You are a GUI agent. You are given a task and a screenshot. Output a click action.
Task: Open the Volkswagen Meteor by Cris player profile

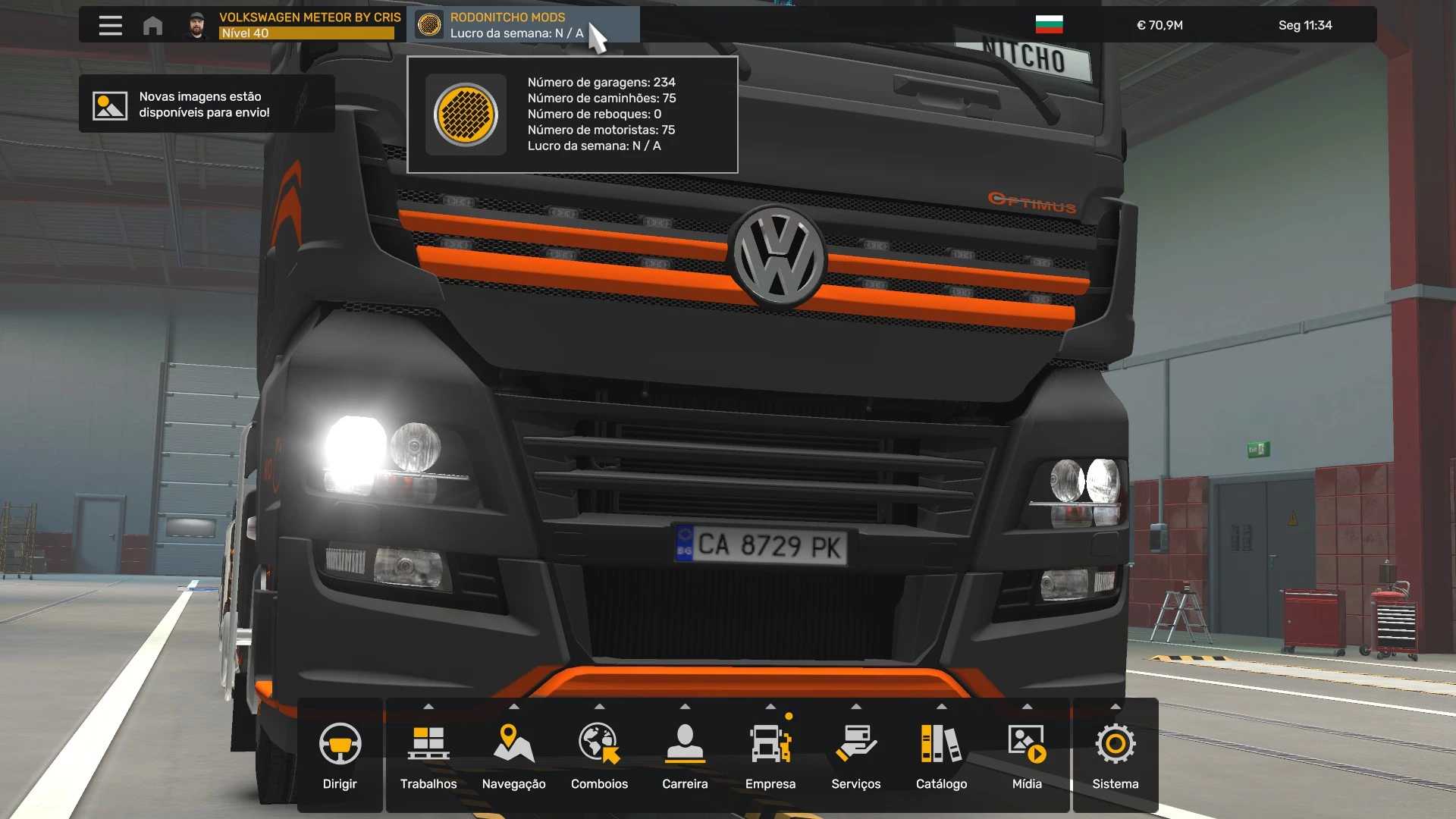coord(294,25)
